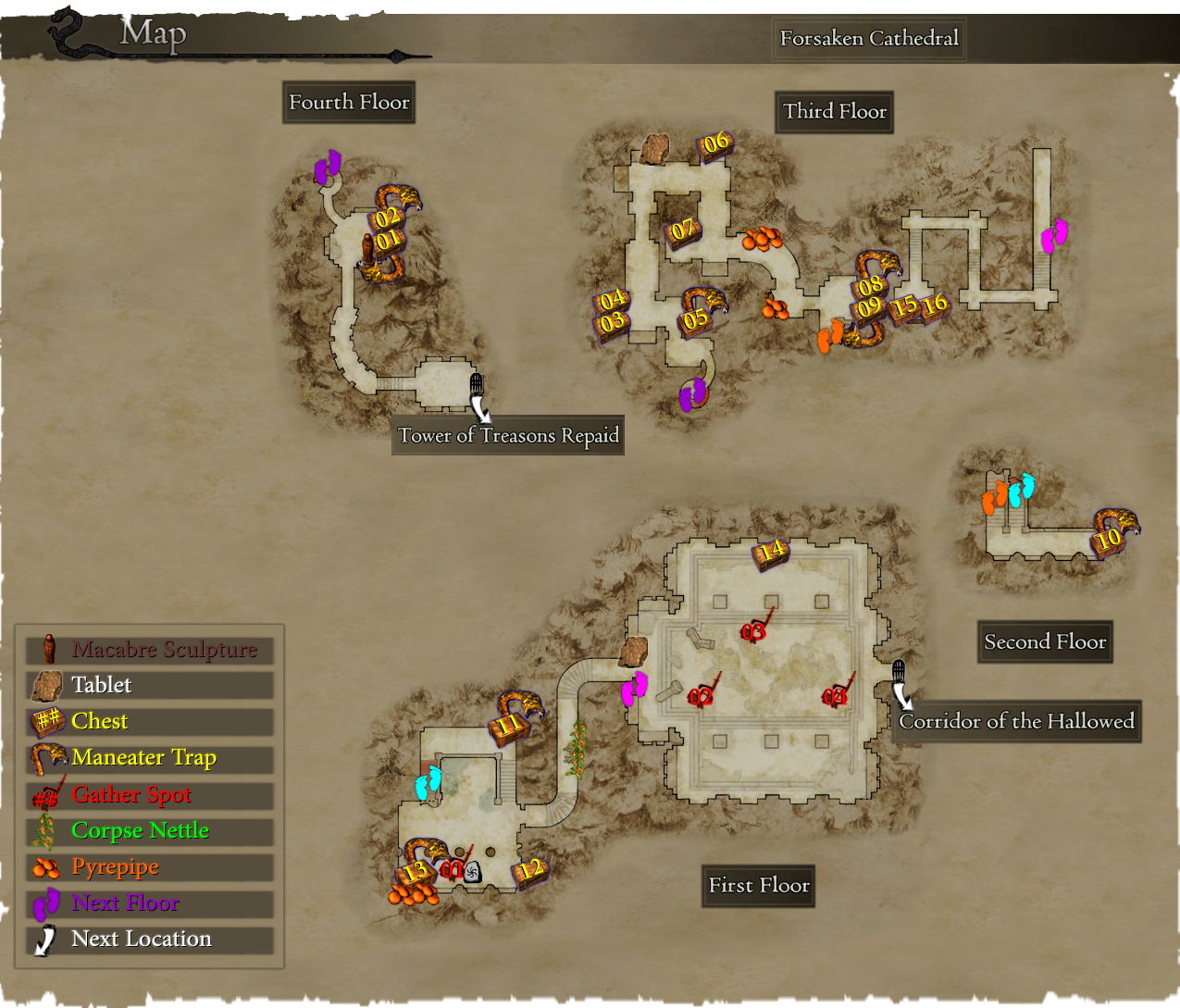Viewport: 1180px width, 1008px height.
Task: Select the Third Floor label
Action: coord(835,112)
